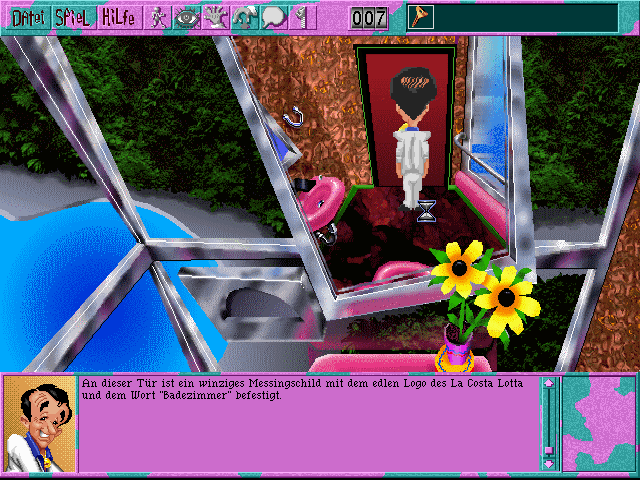Viewport: 640px width, 480px height.
Task: Choose the eye look icon
Action: click(x=187, y=17)
